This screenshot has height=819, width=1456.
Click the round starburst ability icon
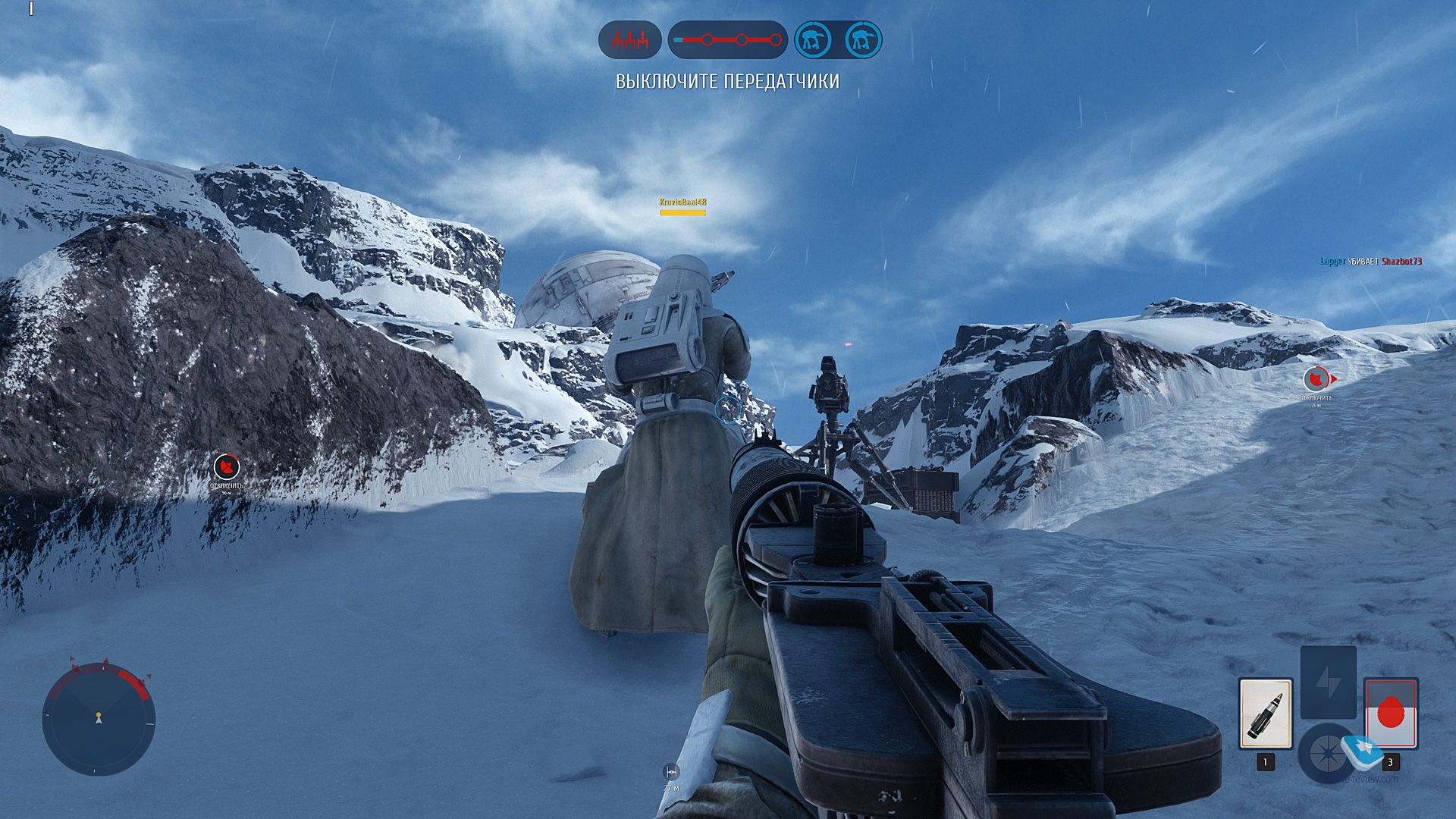pyautogui.click(x=1326, y=753)
